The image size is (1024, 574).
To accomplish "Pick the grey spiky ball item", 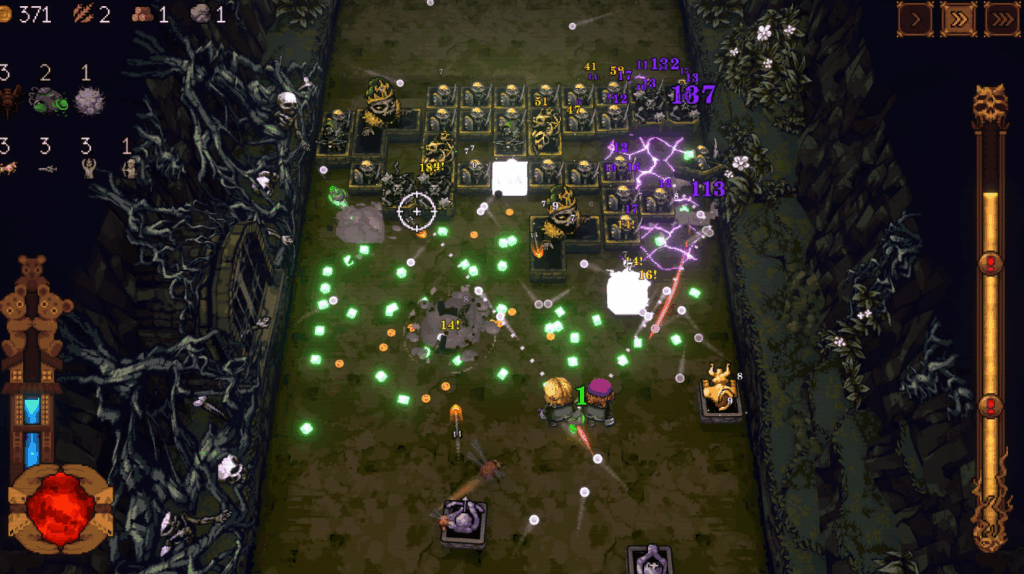I will (90, 100).
